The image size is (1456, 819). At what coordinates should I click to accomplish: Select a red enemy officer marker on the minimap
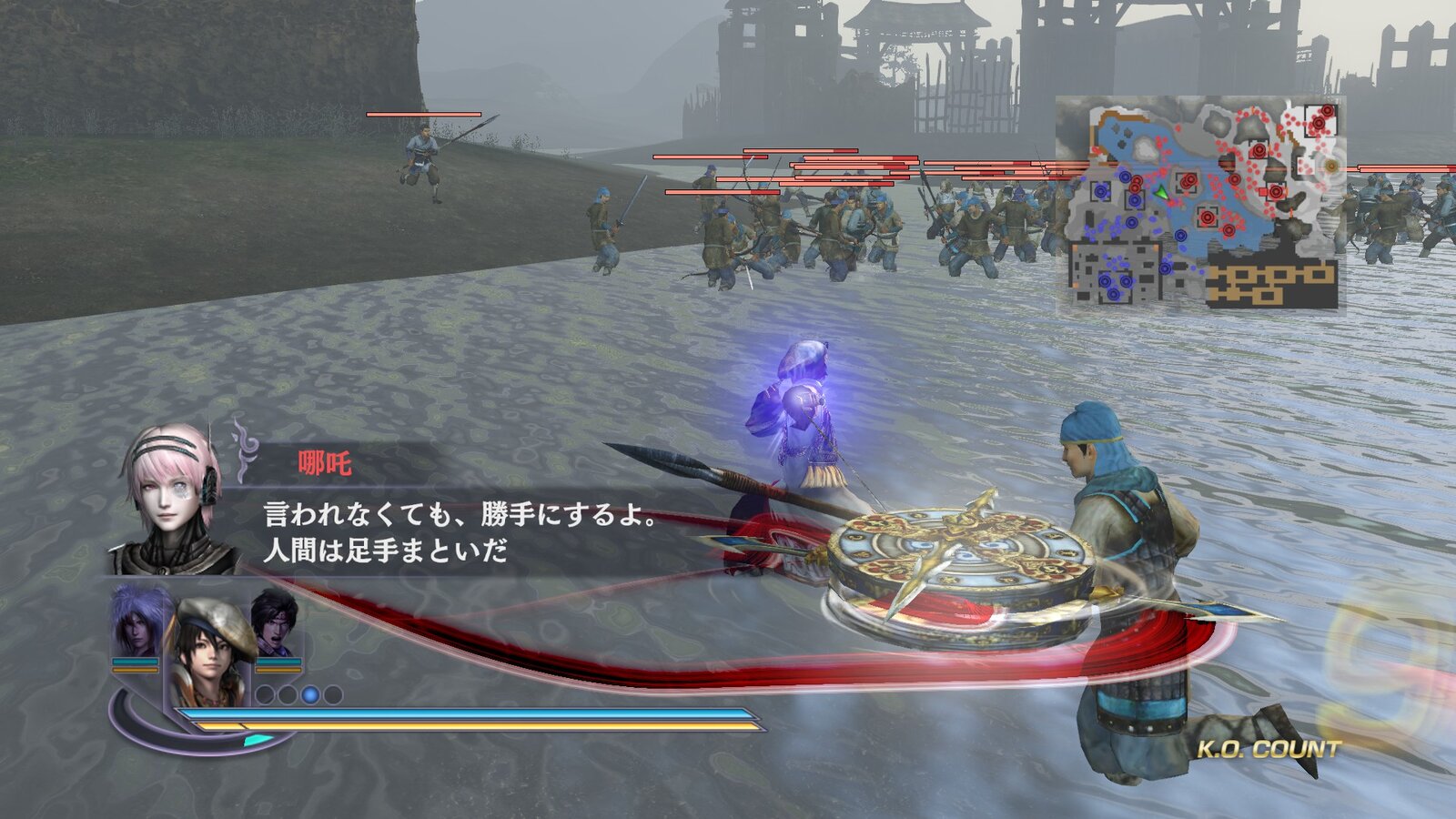click(1208, 217)
